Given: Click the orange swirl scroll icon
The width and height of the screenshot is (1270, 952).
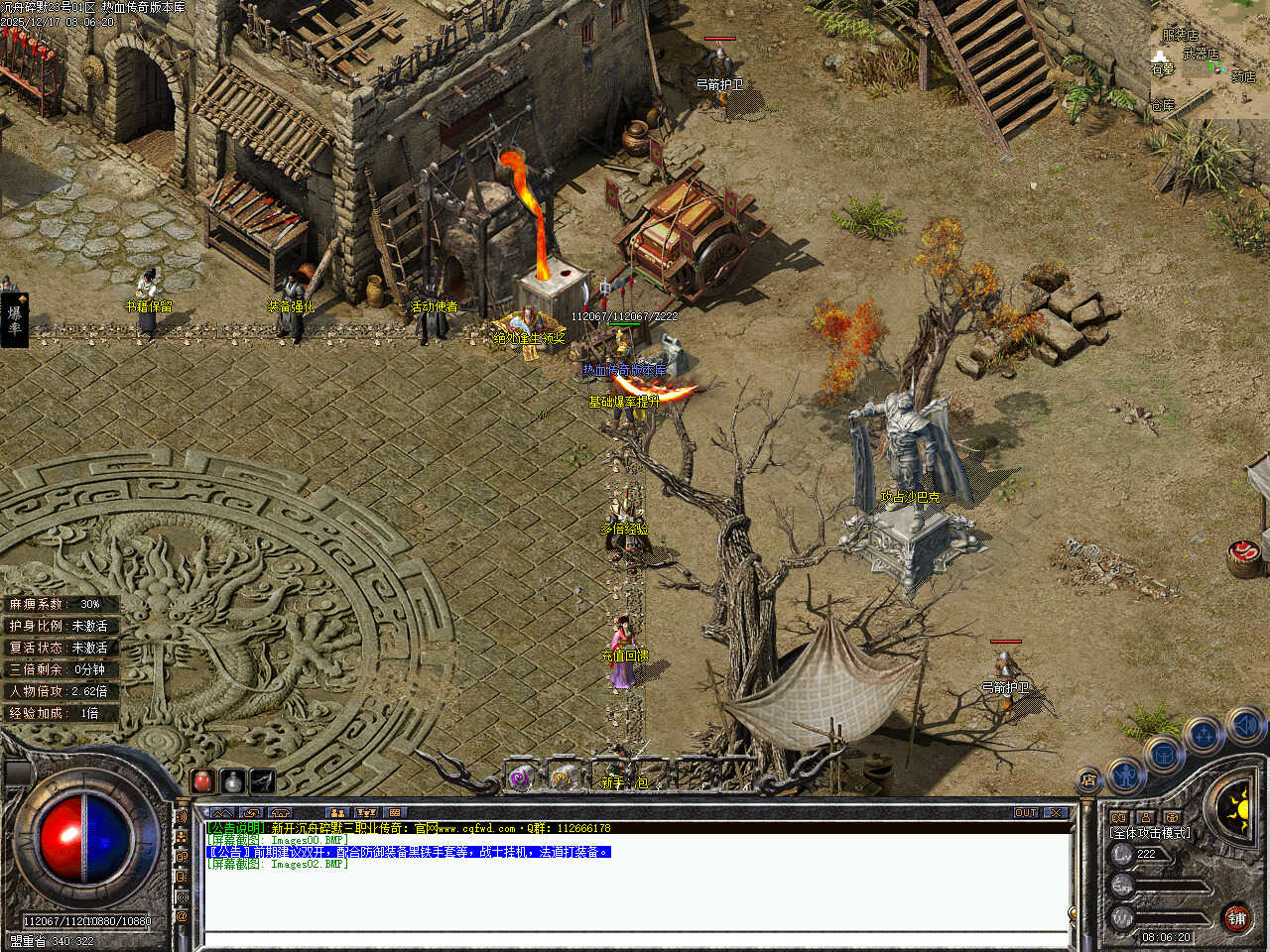Looking at the screenshot, I should (564, 776).
